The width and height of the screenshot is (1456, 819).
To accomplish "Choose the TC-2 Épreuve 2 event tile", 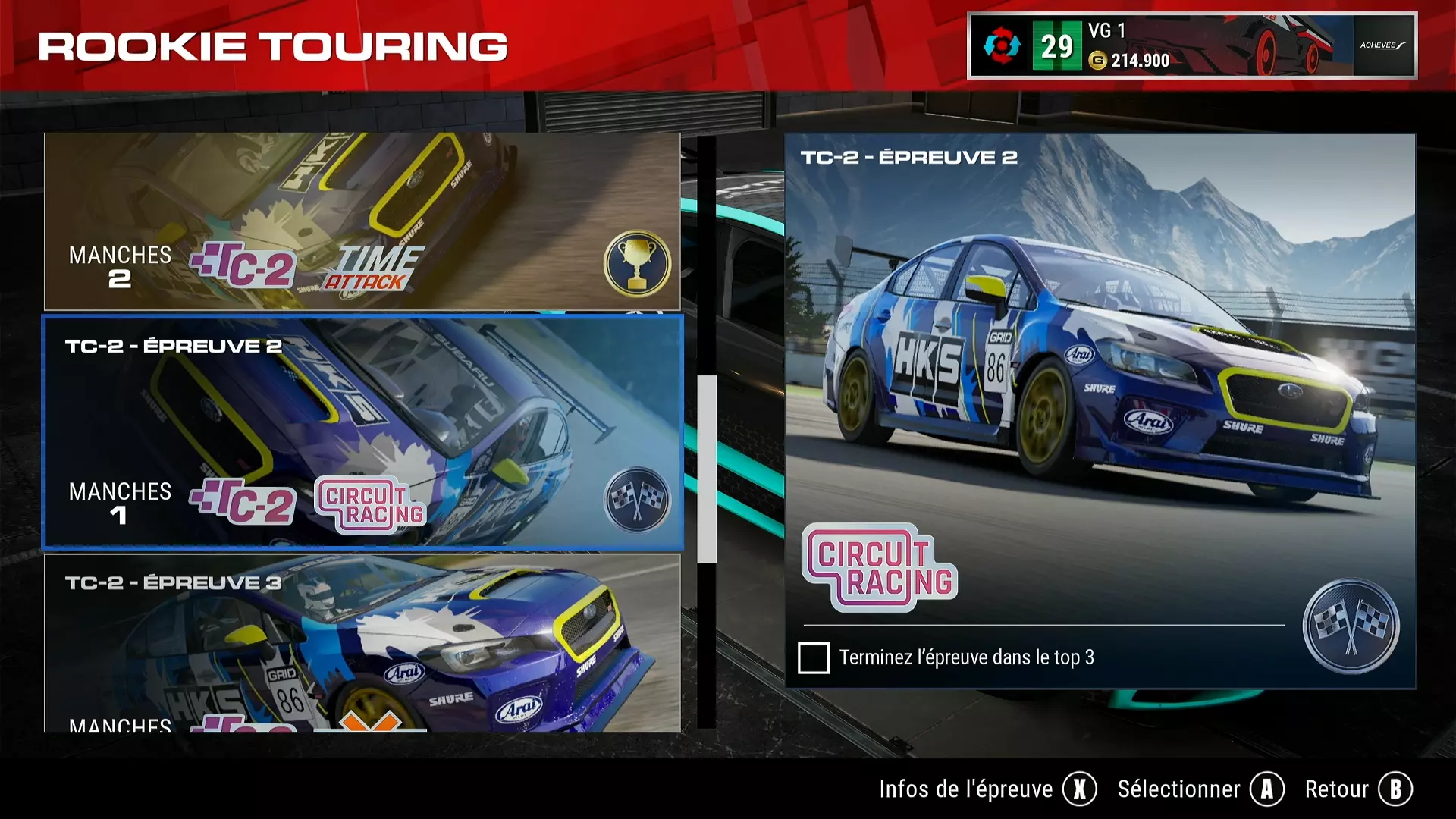I will tap(362, 431).
